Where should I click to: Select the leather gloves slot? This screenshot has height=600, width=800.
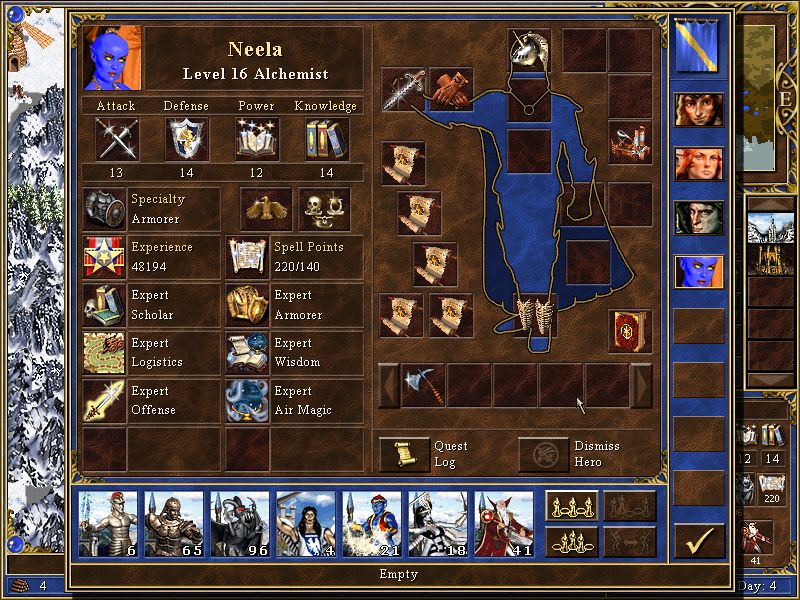(451, 89)
